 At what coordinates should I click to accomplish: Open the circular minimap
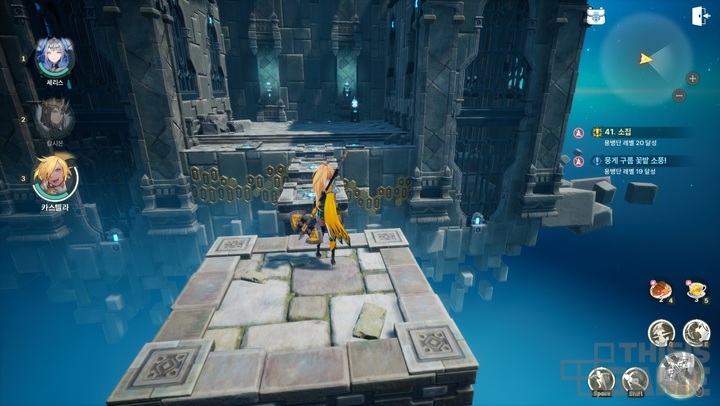tap(643, 60)
